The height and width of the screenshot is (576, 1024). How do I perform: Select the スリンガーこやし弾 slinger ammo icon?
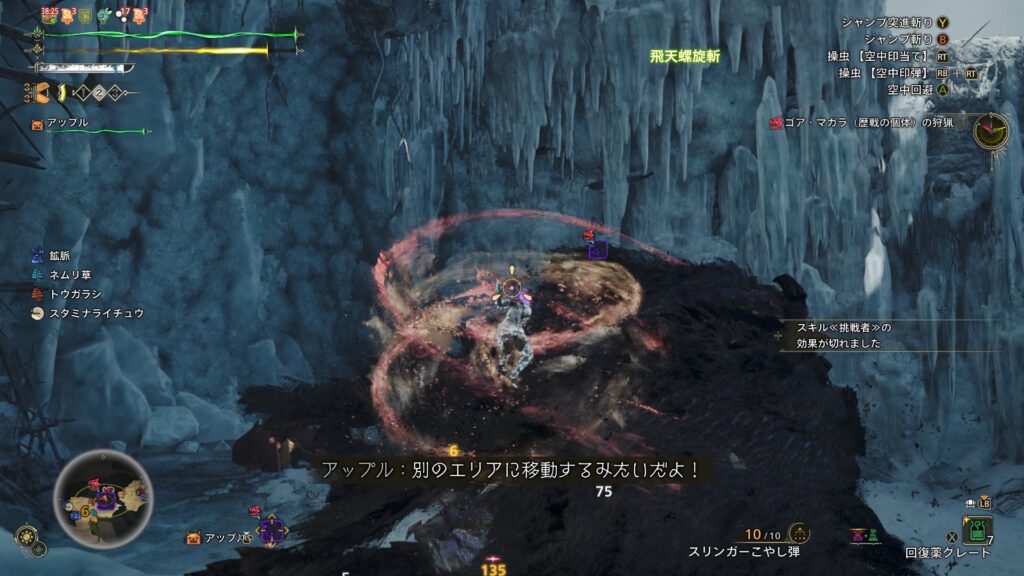tap(799, 534)
